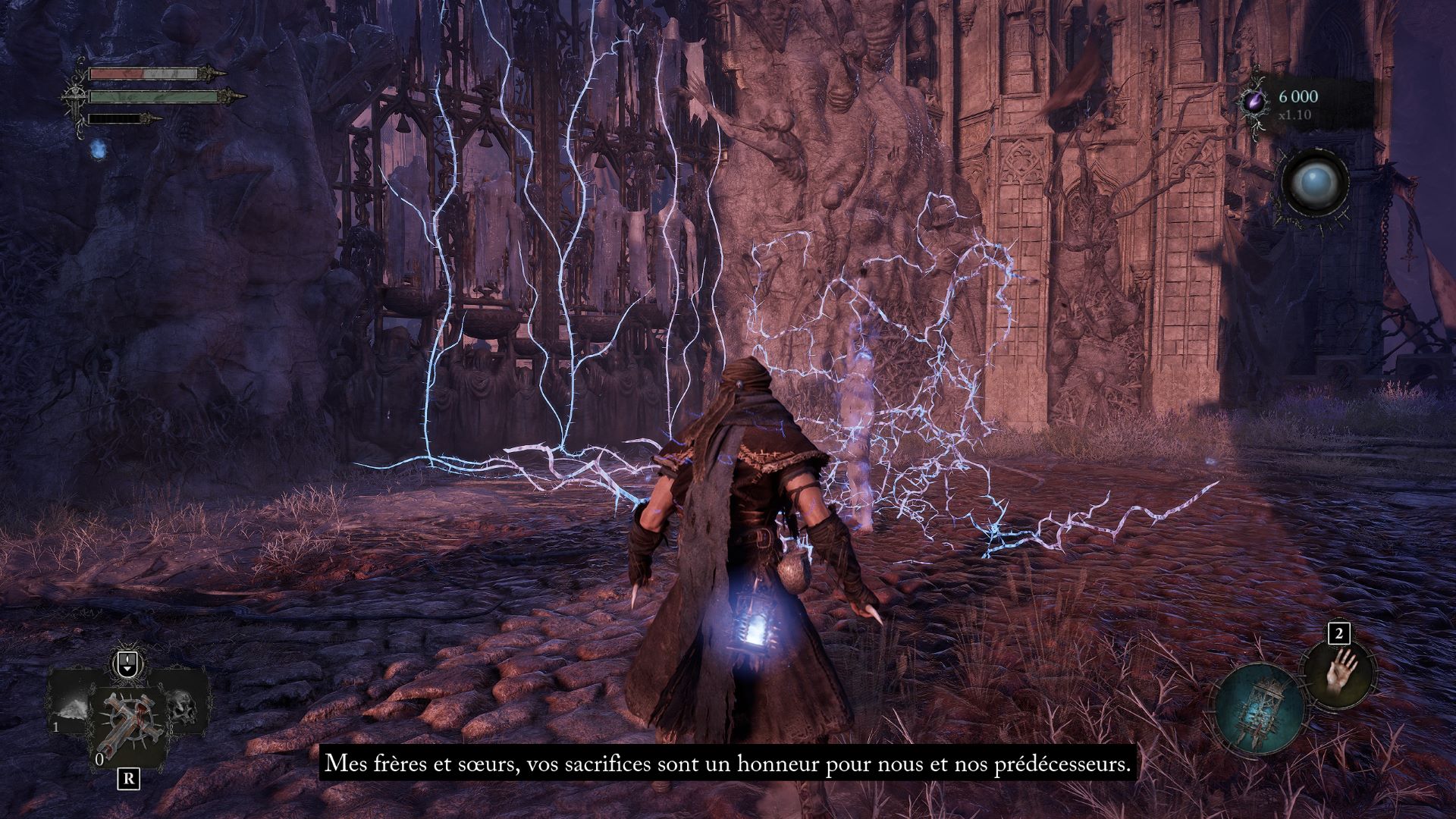Pick the skull item in the quick slots
This screenshot has height=819, width=1456.
click(x=182, y=706)
